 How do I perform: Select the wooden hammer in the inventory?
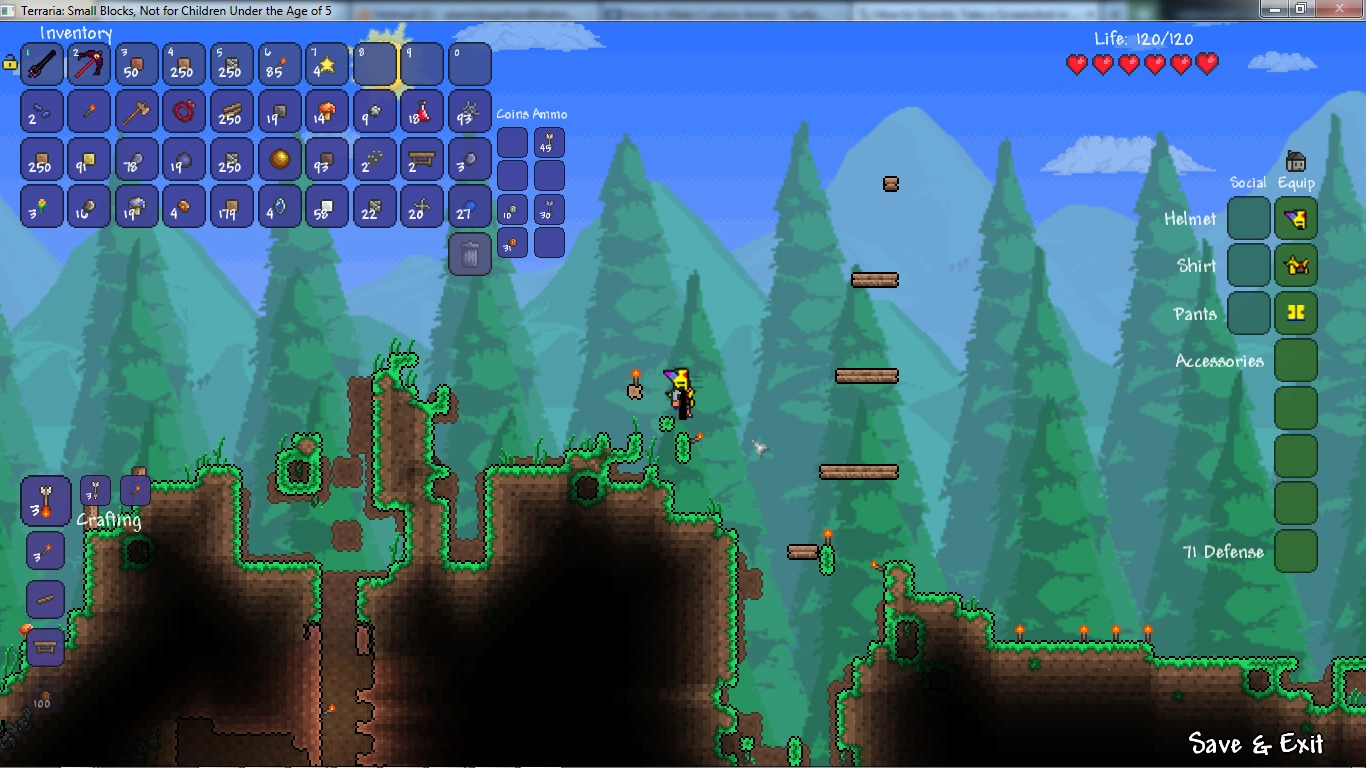[136, 112]
